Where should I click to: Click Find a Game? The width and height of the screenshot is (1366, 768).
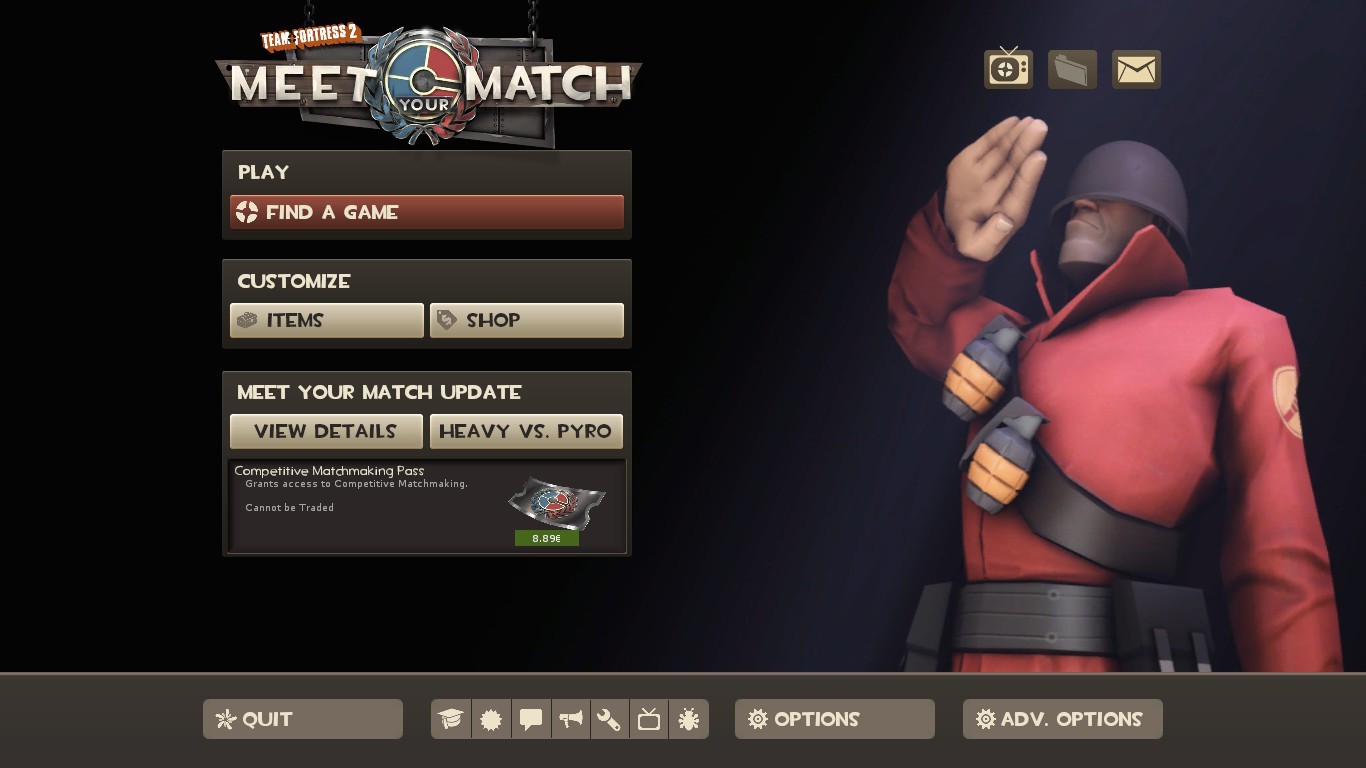[x=427, y=212]
